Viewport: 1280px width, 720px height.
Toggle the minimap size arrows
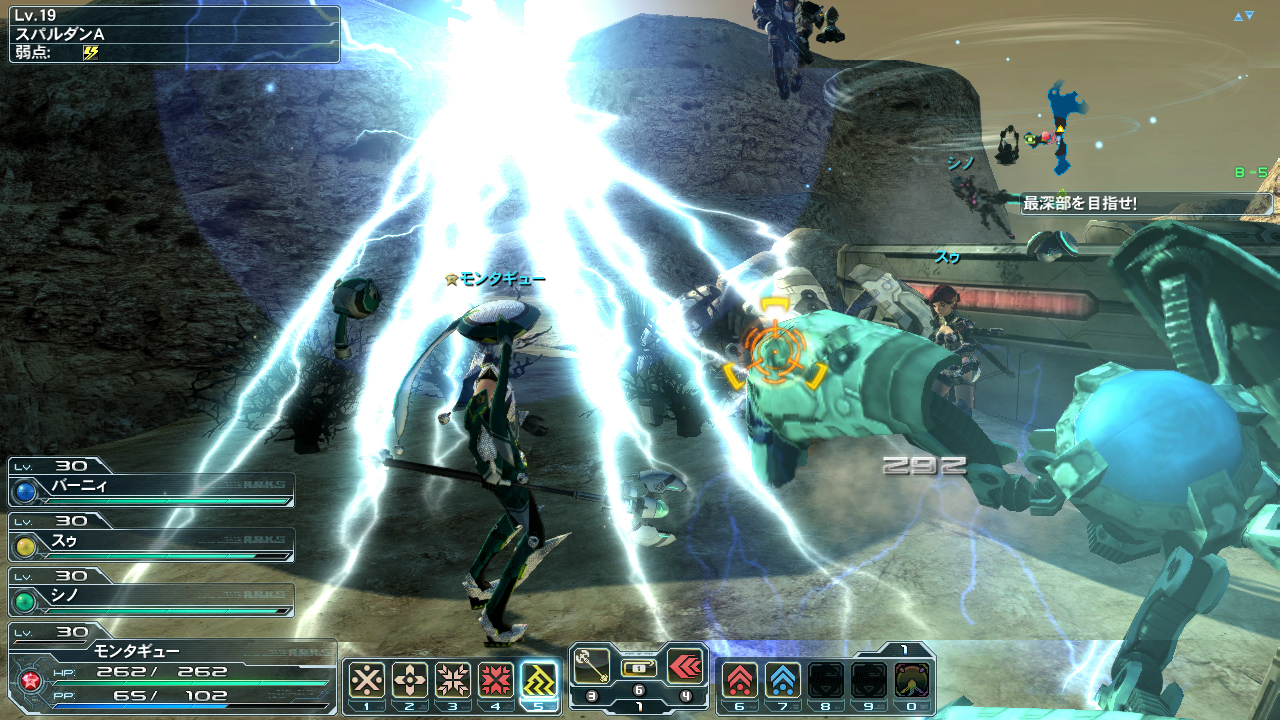[1243, 16]
